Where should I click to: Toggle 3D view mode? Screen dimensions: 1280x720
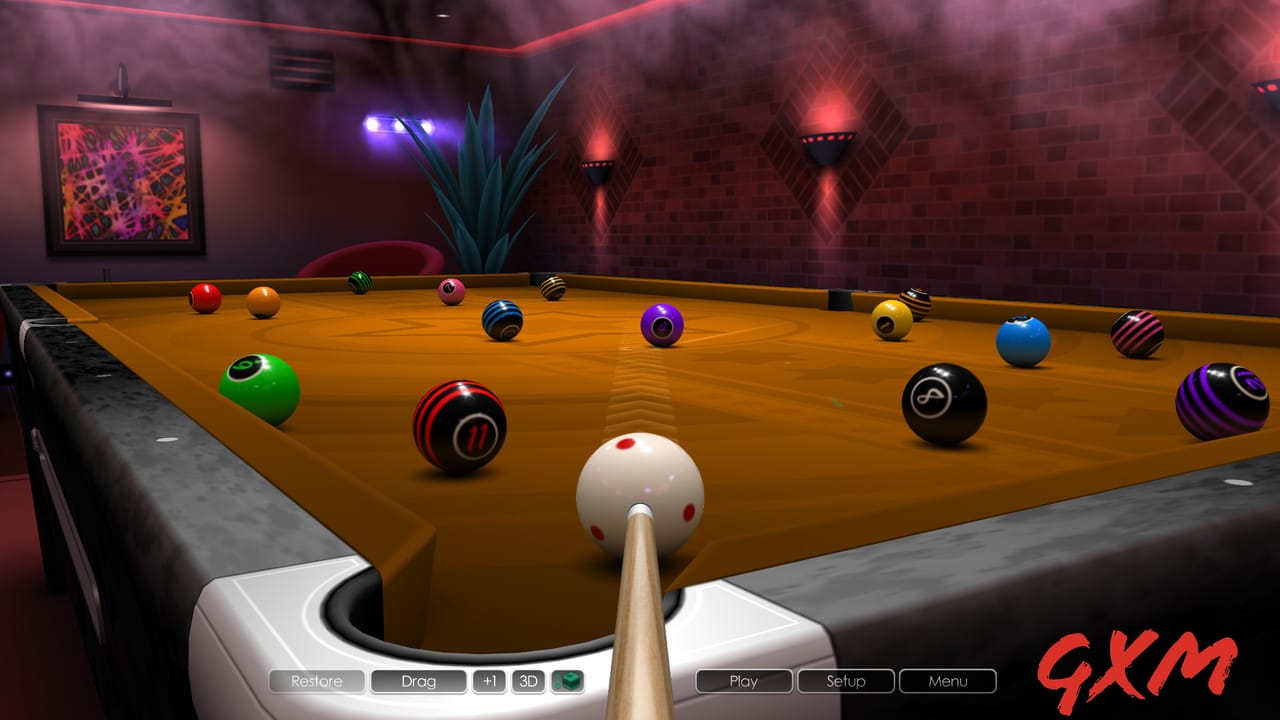point(529,680)
